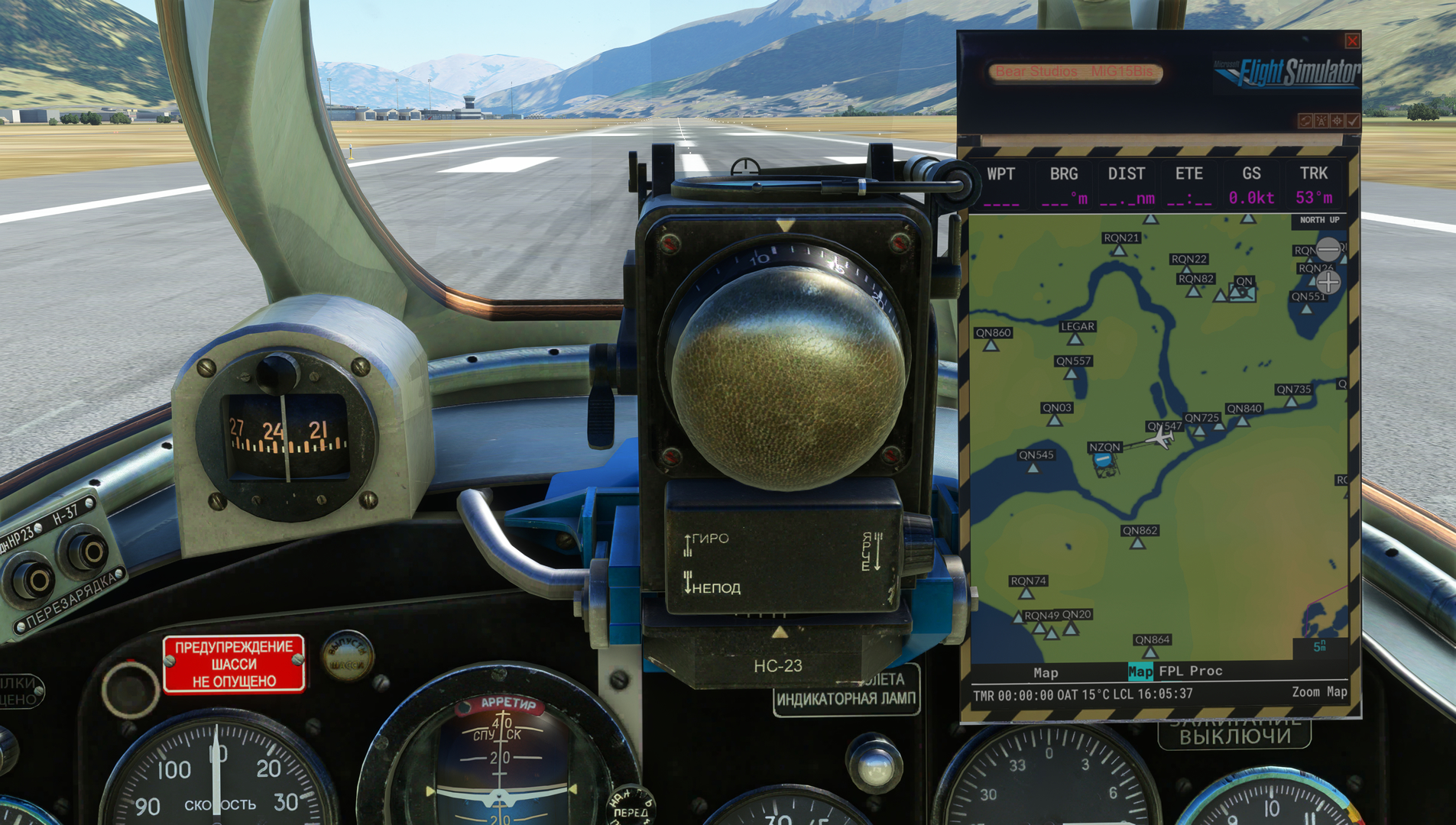The image size is (1456, 825).
Task: Open the gear settings icon on tablet
Action: click(1337, 121)
